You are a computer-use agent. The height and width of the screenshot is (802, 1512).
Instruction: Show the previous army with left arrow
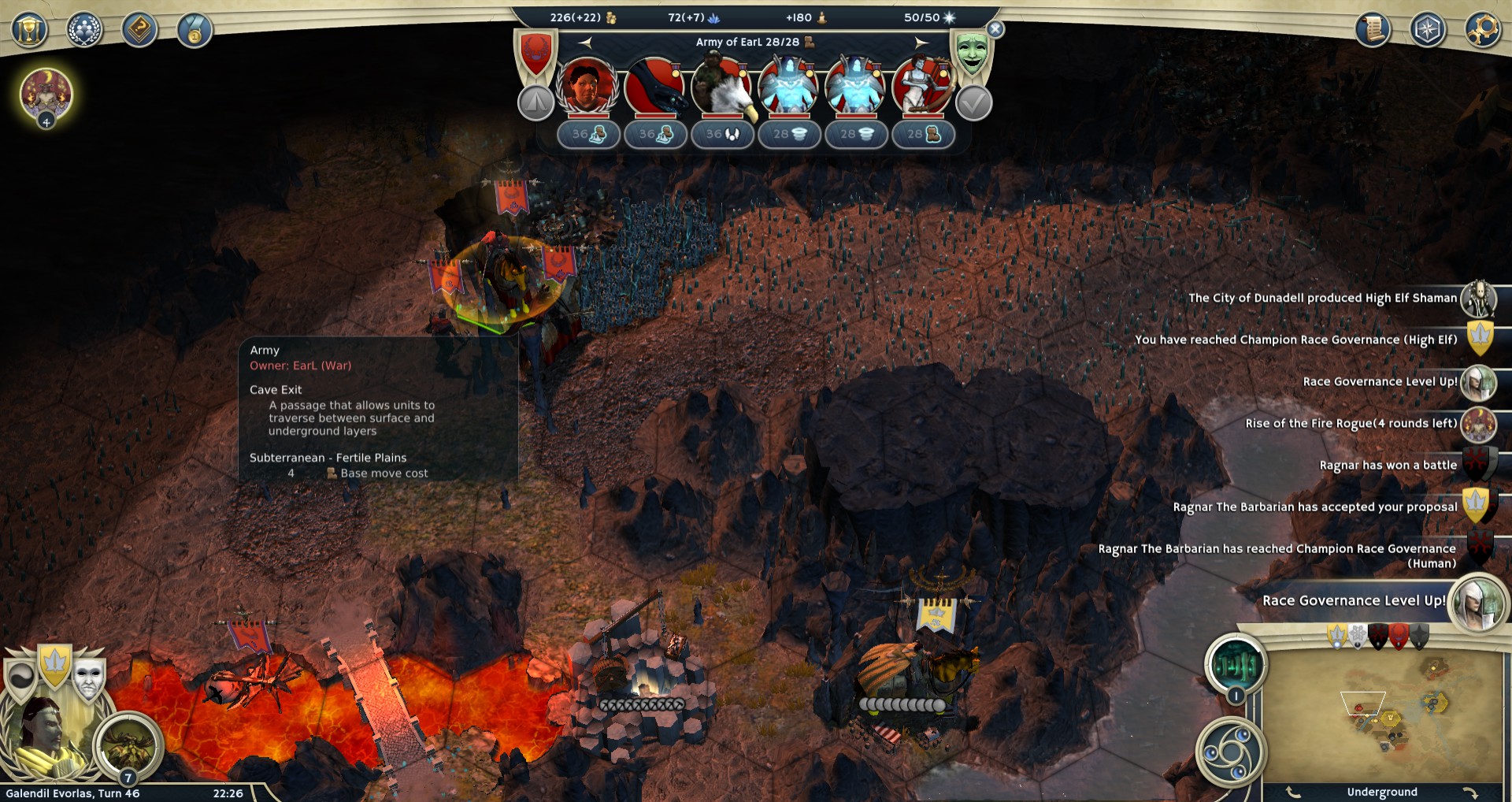585,43
